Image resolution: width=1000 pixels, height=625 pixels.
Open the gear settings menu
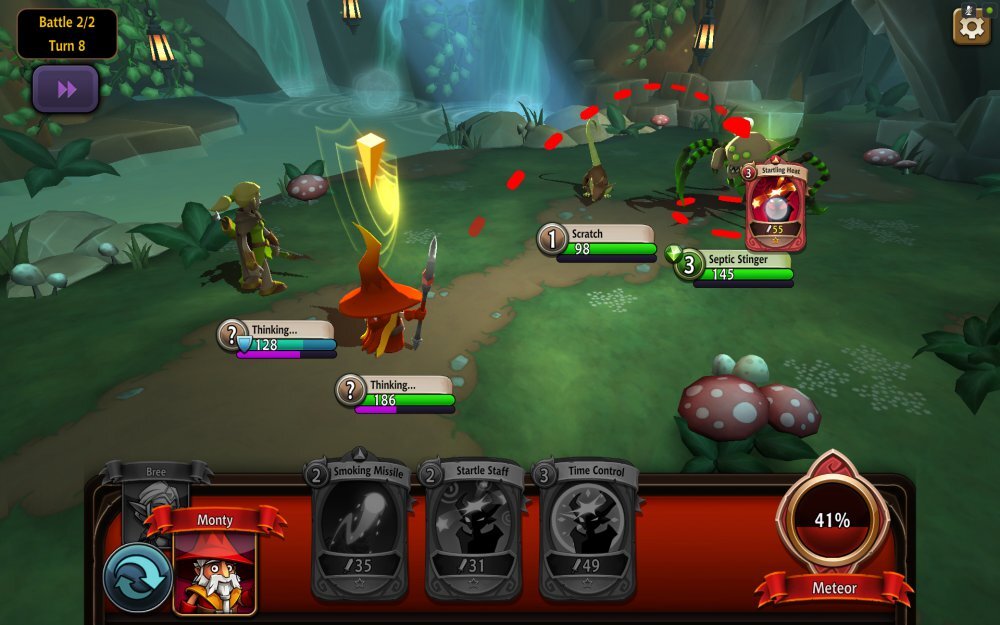pyautogui.click(x=971, y=25)
